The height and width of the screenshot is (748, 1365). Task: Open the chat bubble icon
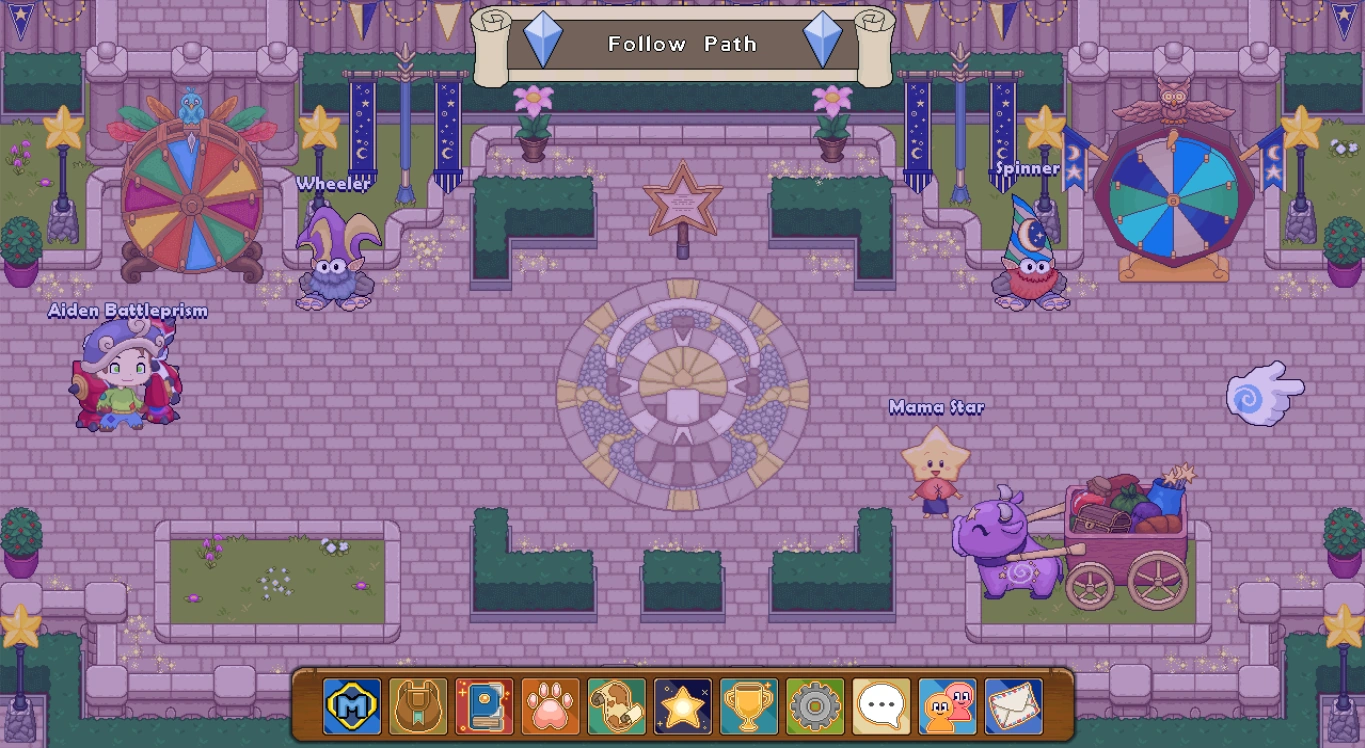pos(880,705)
